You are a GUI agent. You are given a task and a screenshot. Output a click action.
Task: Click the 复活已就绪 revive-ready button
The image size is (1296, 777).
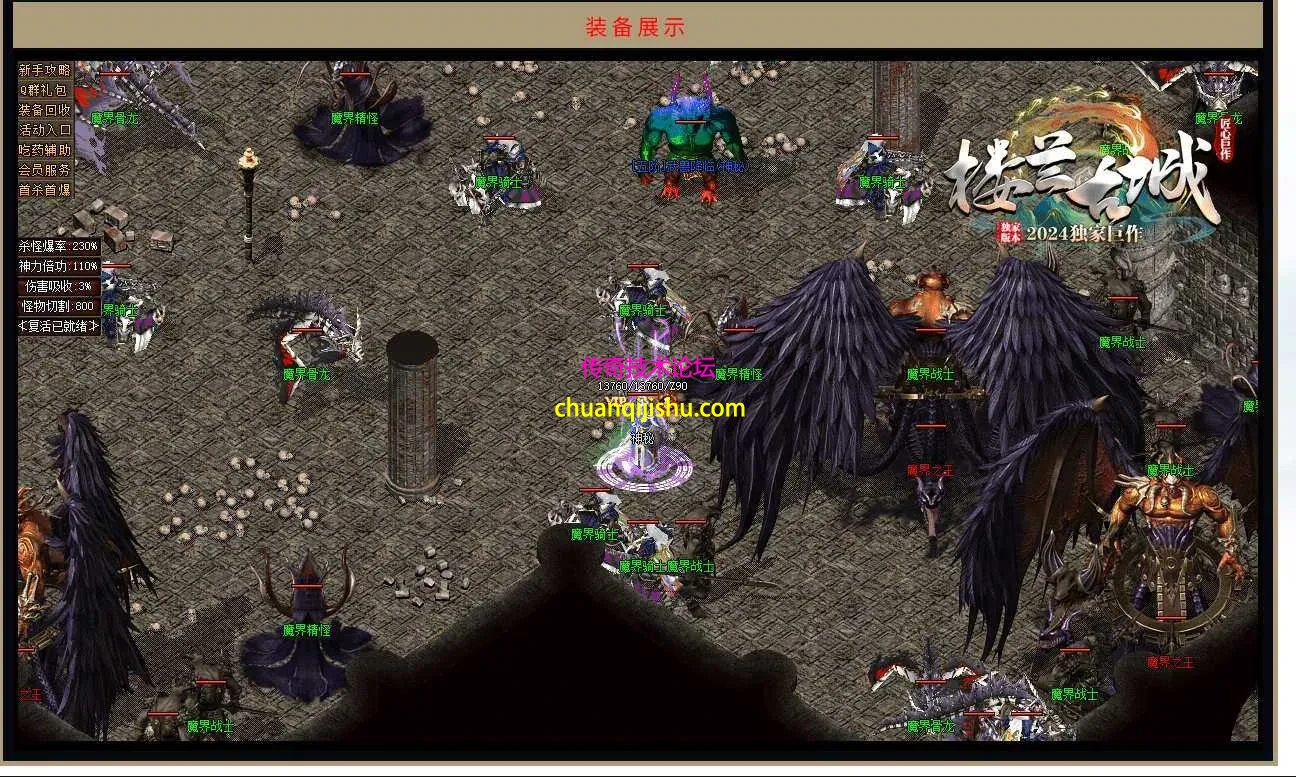[59, 326]
